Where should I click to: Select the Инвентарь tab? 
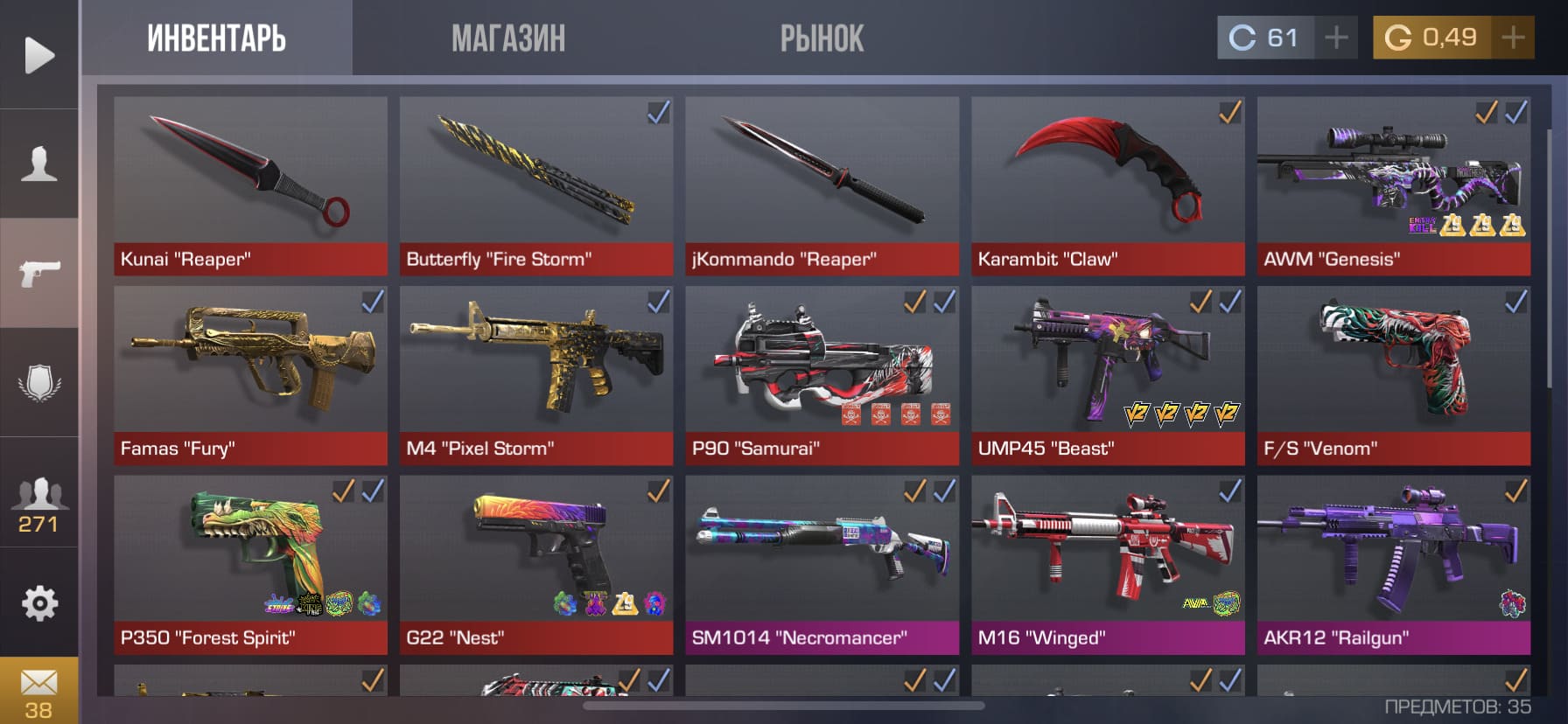click(216, 38)
